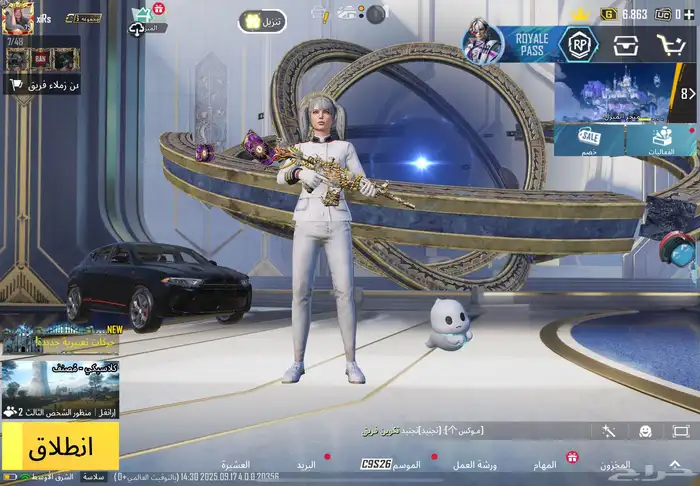Open the العشيرة clan tab
Viewport: 700px width, 486px height.
236,465
